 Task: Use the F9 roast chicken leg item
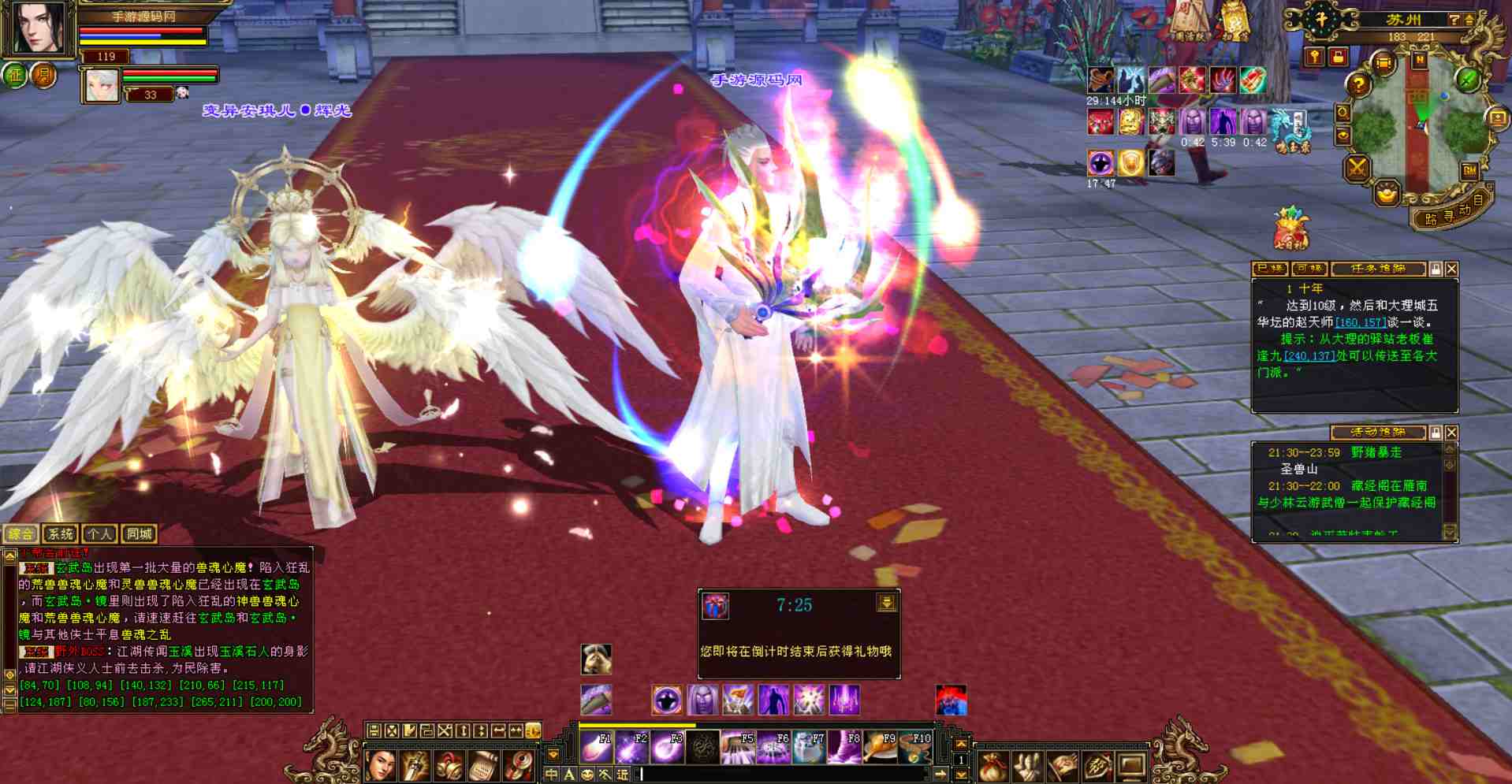(x=880, y=747)
